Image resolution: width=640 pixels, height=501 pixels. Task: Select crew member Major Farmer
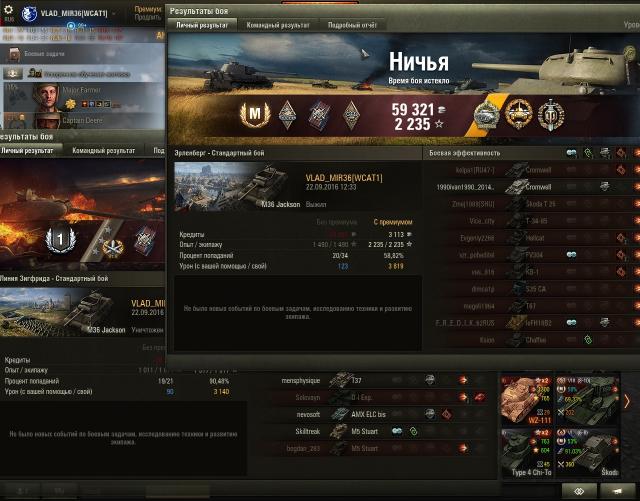coord(62,92)
